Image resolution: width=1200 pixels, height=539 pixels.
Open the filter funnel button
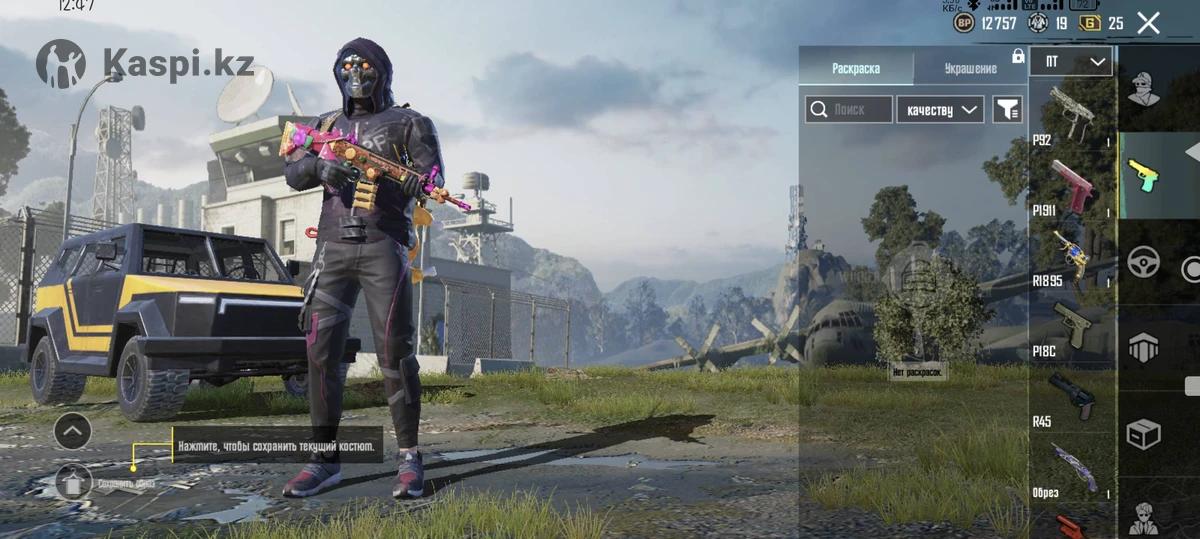[x=1007, y=110]
